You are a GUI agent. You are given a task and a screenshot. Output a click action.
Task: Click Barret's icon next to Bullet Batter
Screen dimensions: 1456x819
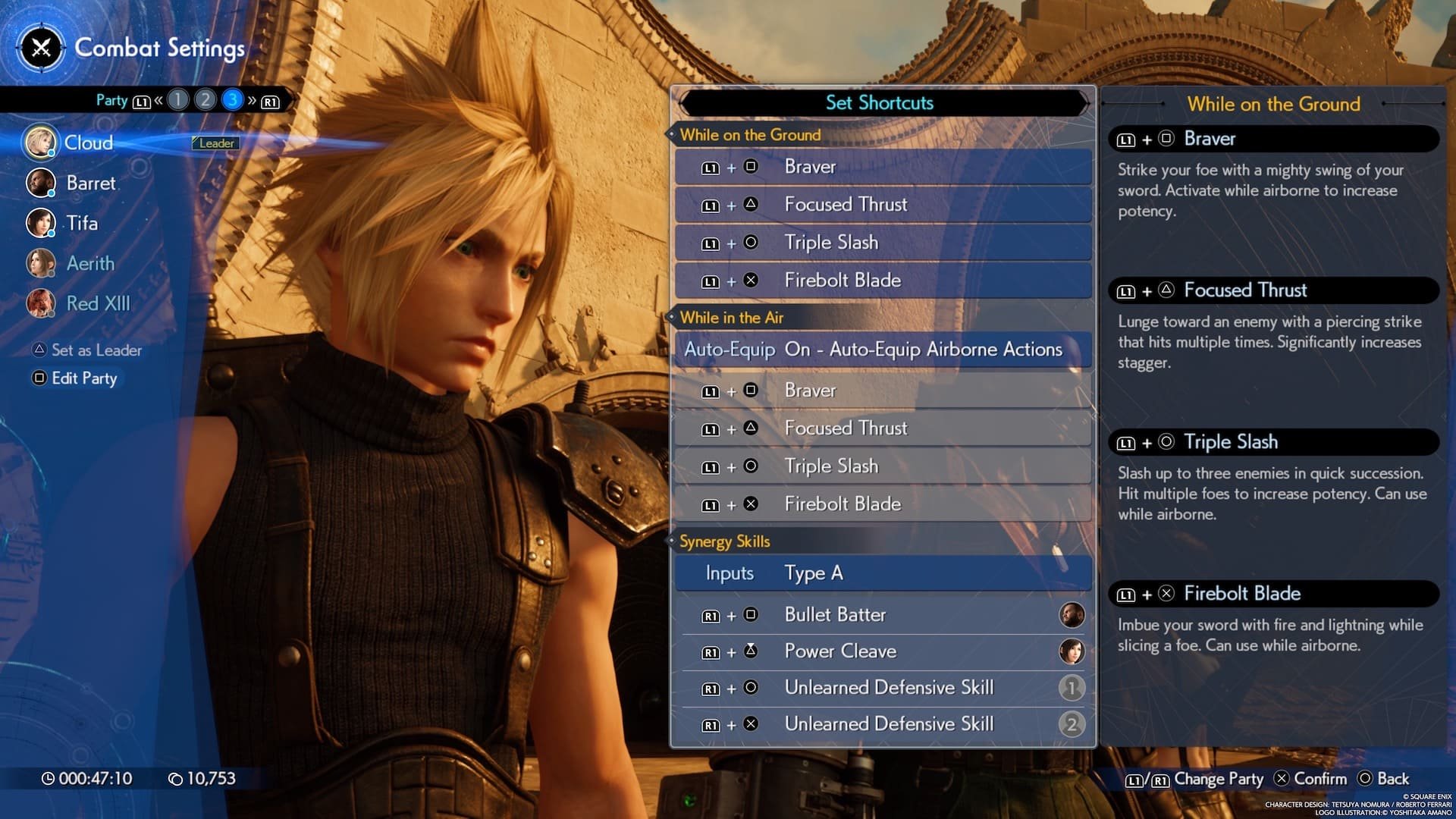[x=1072, y=614]
